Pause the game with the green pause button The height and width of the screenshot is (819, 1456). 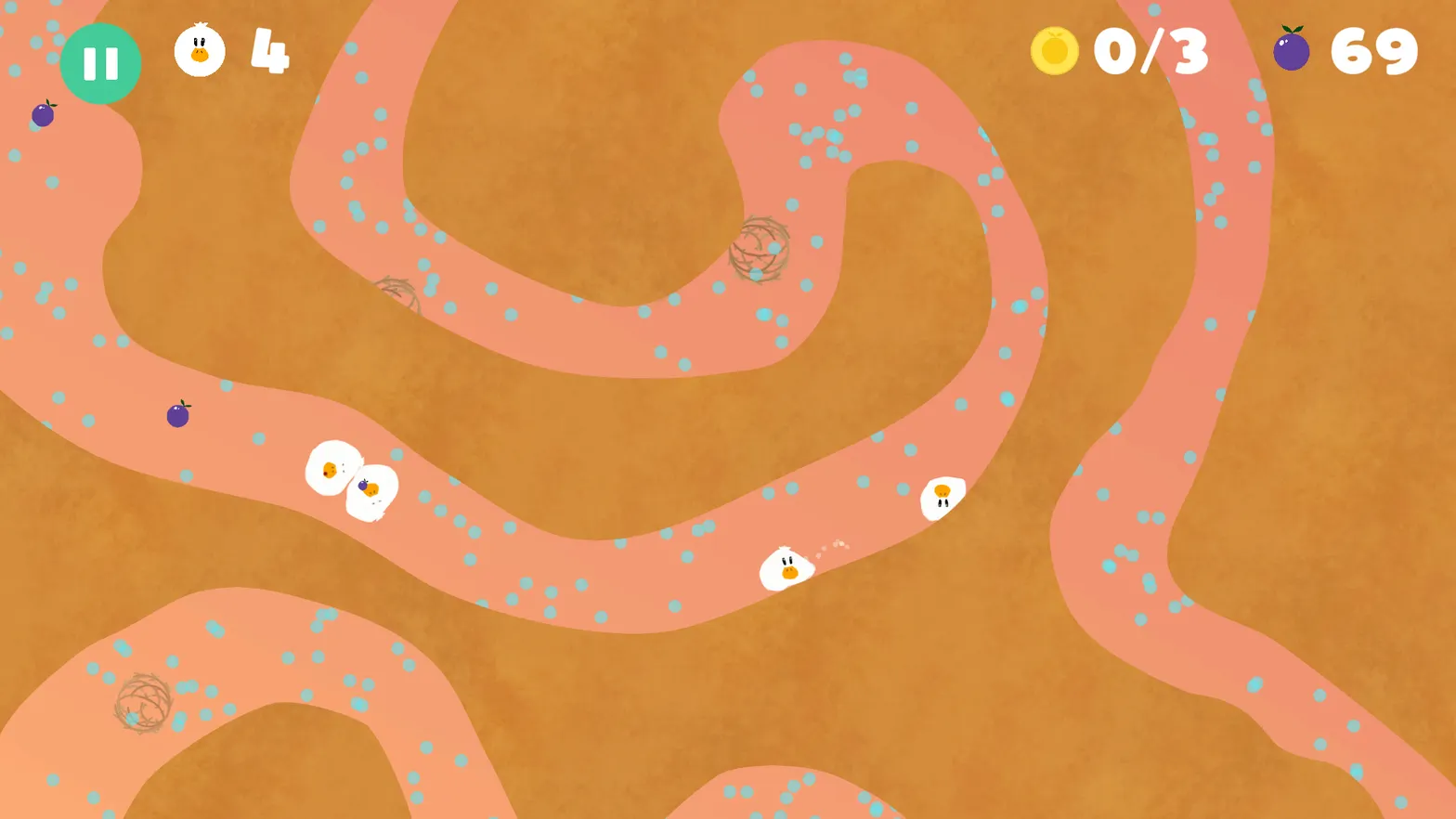point(100,63)
